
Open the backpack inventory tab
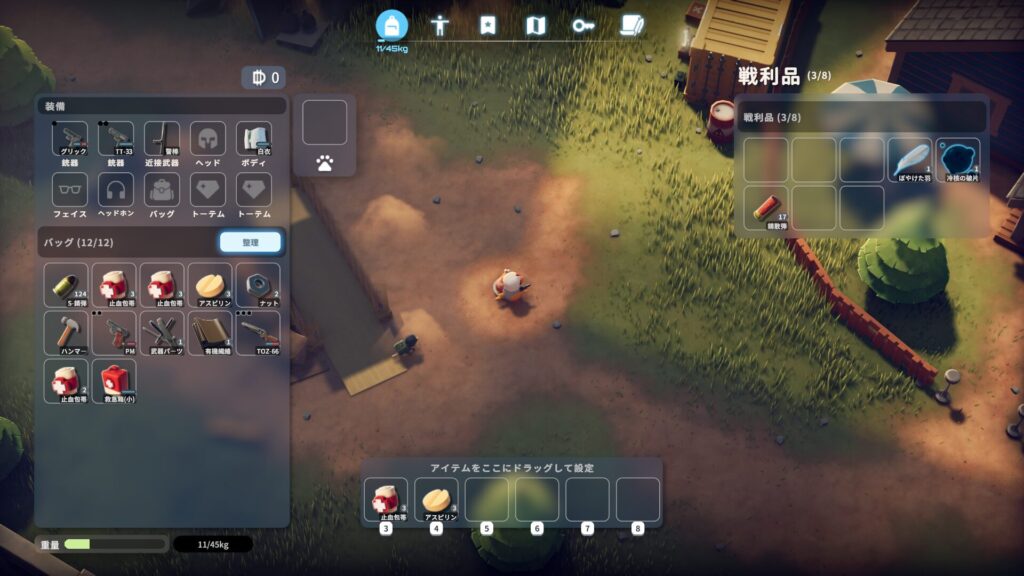click(x=392, y=25)
